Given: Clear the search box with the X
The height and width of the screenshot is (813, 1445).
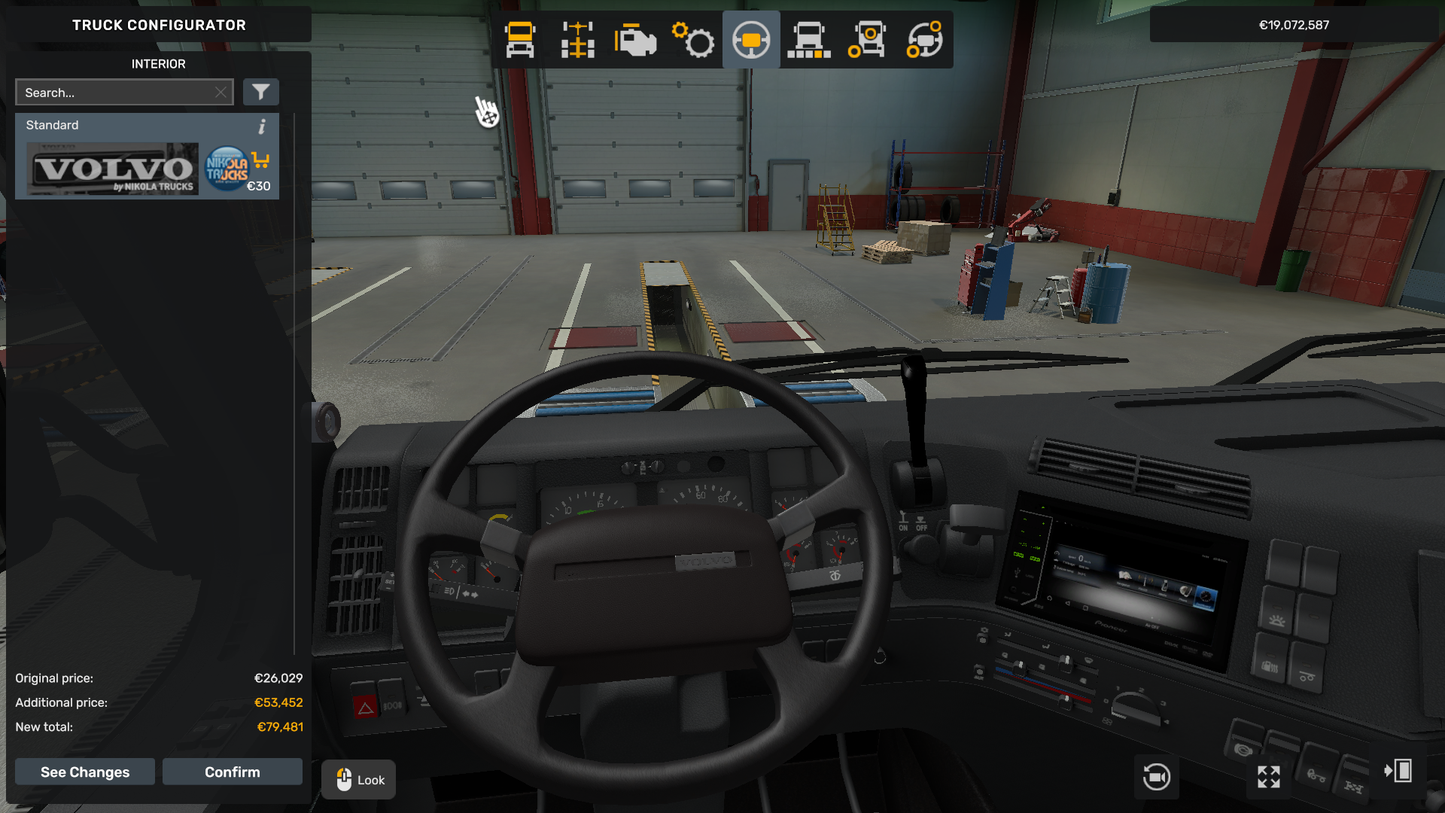Looking at the screenshot, I should tap(221, 93).
